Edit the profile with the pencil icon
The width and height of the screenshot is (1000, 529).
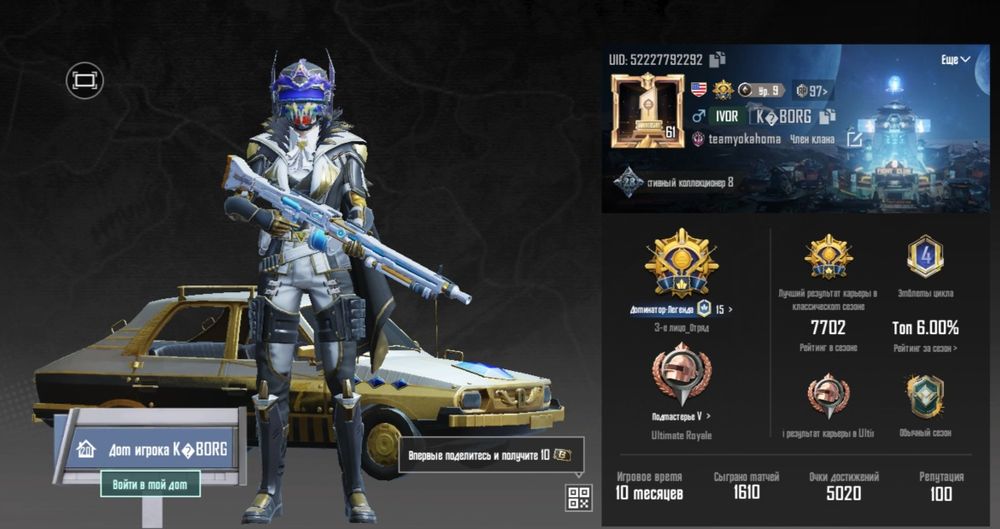(854, 139)
